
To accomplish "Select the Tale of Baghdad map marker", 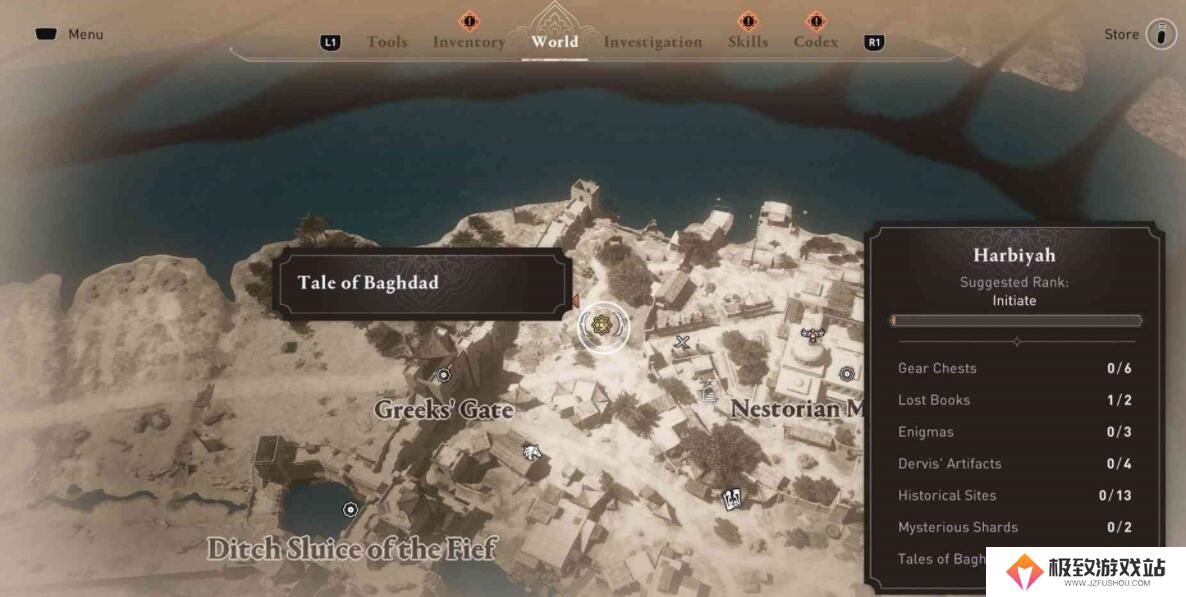I will click(602, 324).
